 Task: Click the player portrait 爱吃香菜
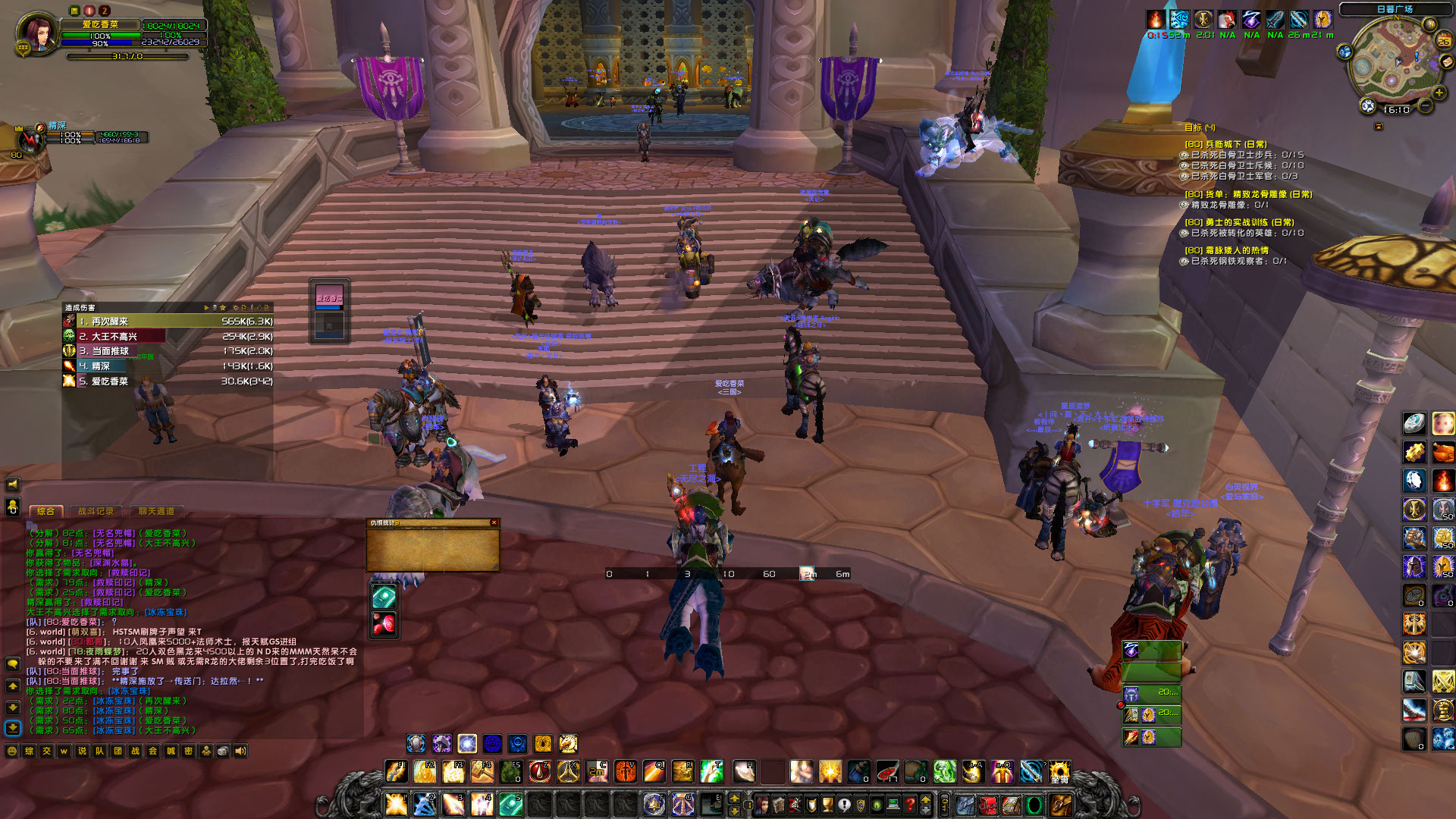pos(37,33)
